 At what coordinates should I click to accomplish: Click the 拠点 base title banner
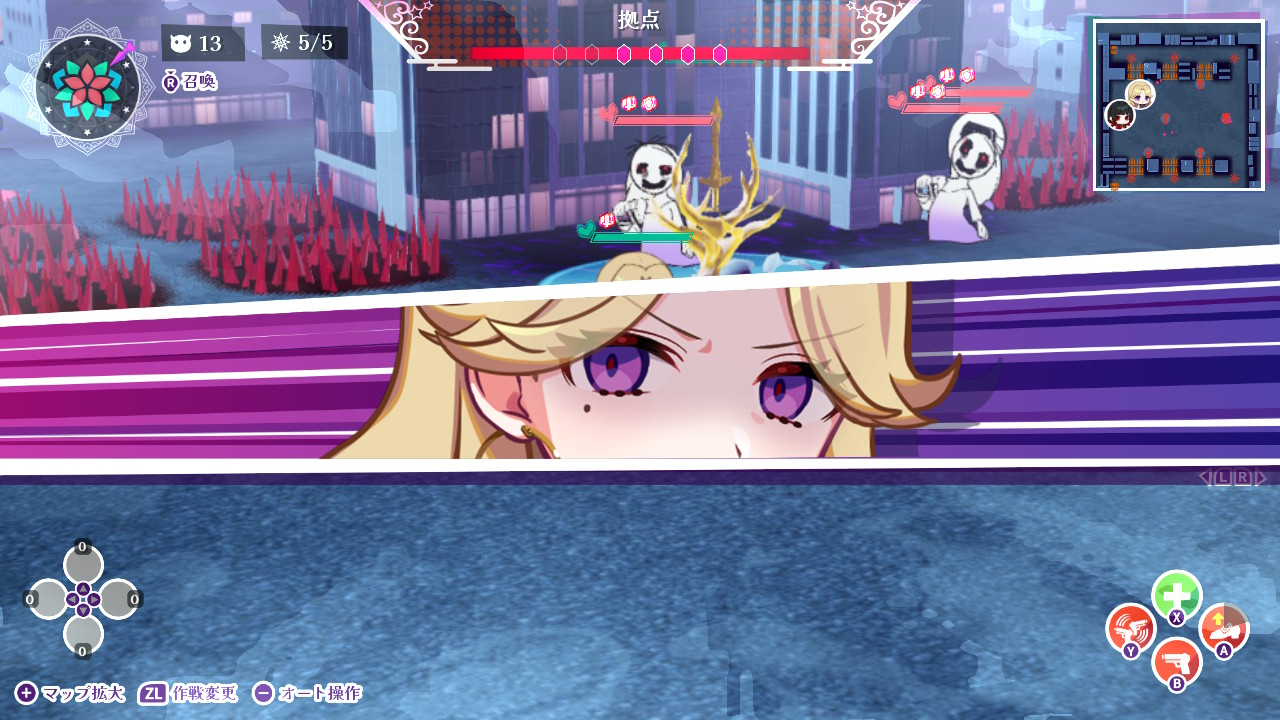pos(640,18)
